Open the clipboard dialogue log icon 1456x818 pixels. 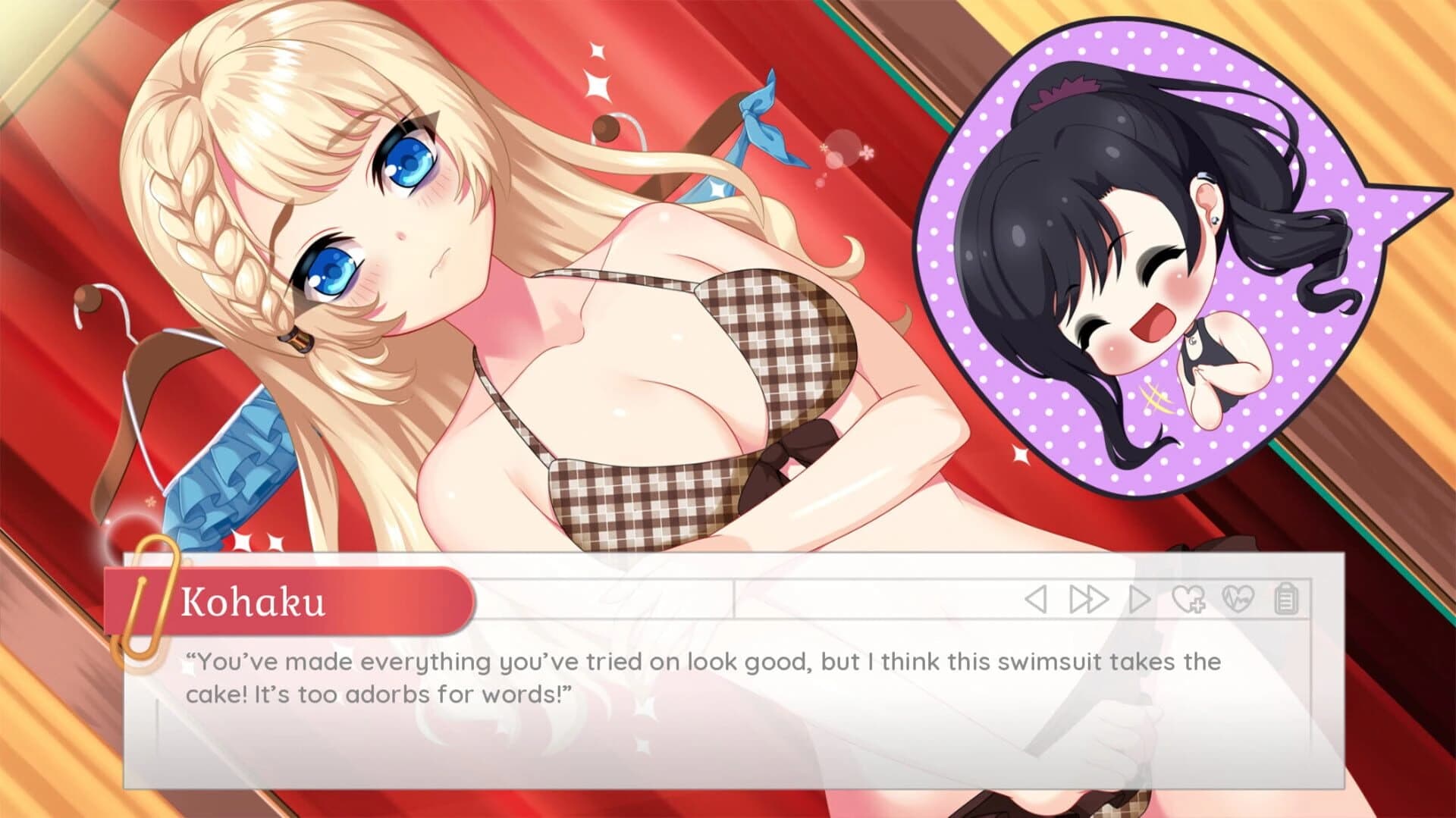point(1286,598)
